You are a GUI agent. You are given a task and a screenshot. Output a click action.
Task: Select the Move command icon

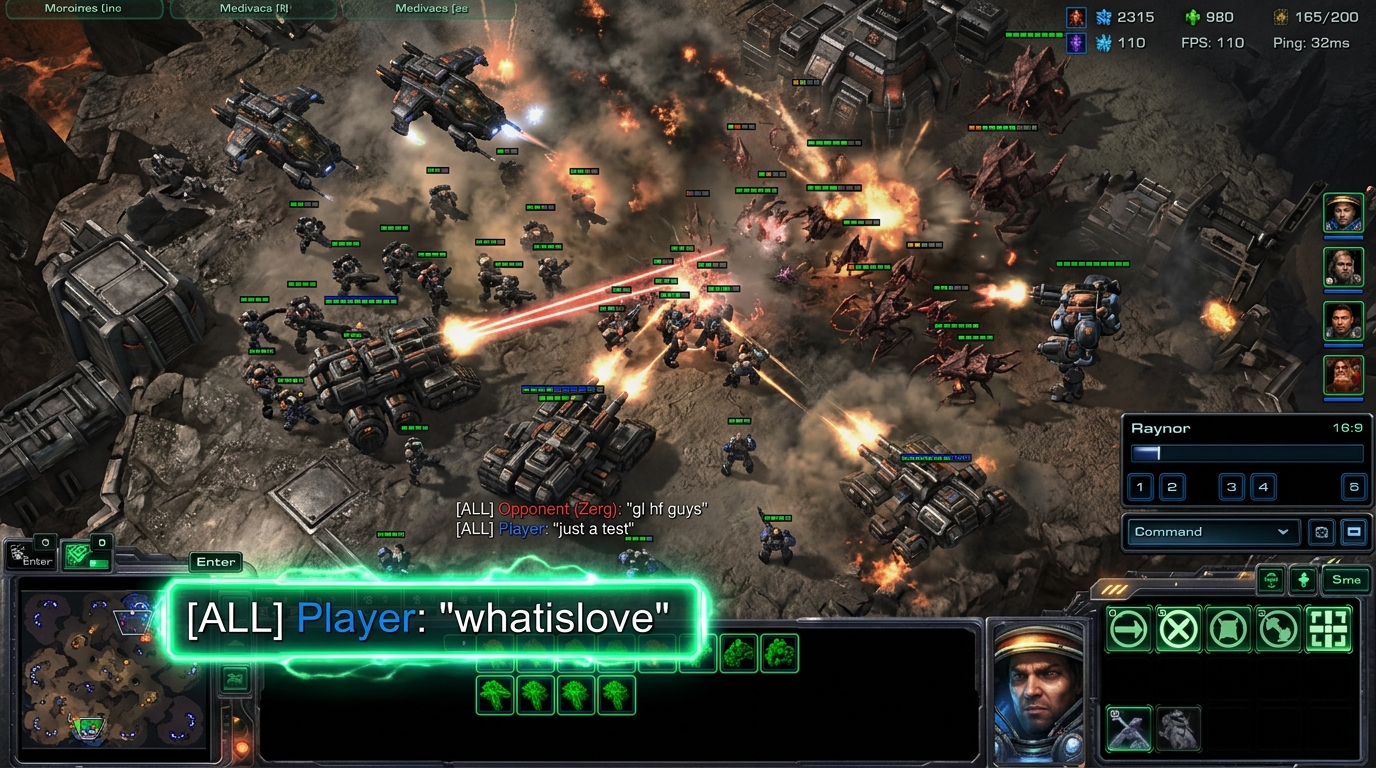pyautogui.click(x=1128, y=629)
